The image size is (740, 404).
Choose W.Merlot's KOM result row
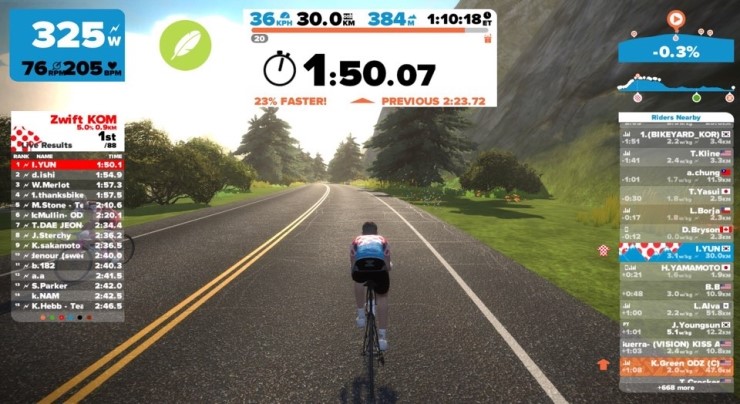click(x=60, y=185)
